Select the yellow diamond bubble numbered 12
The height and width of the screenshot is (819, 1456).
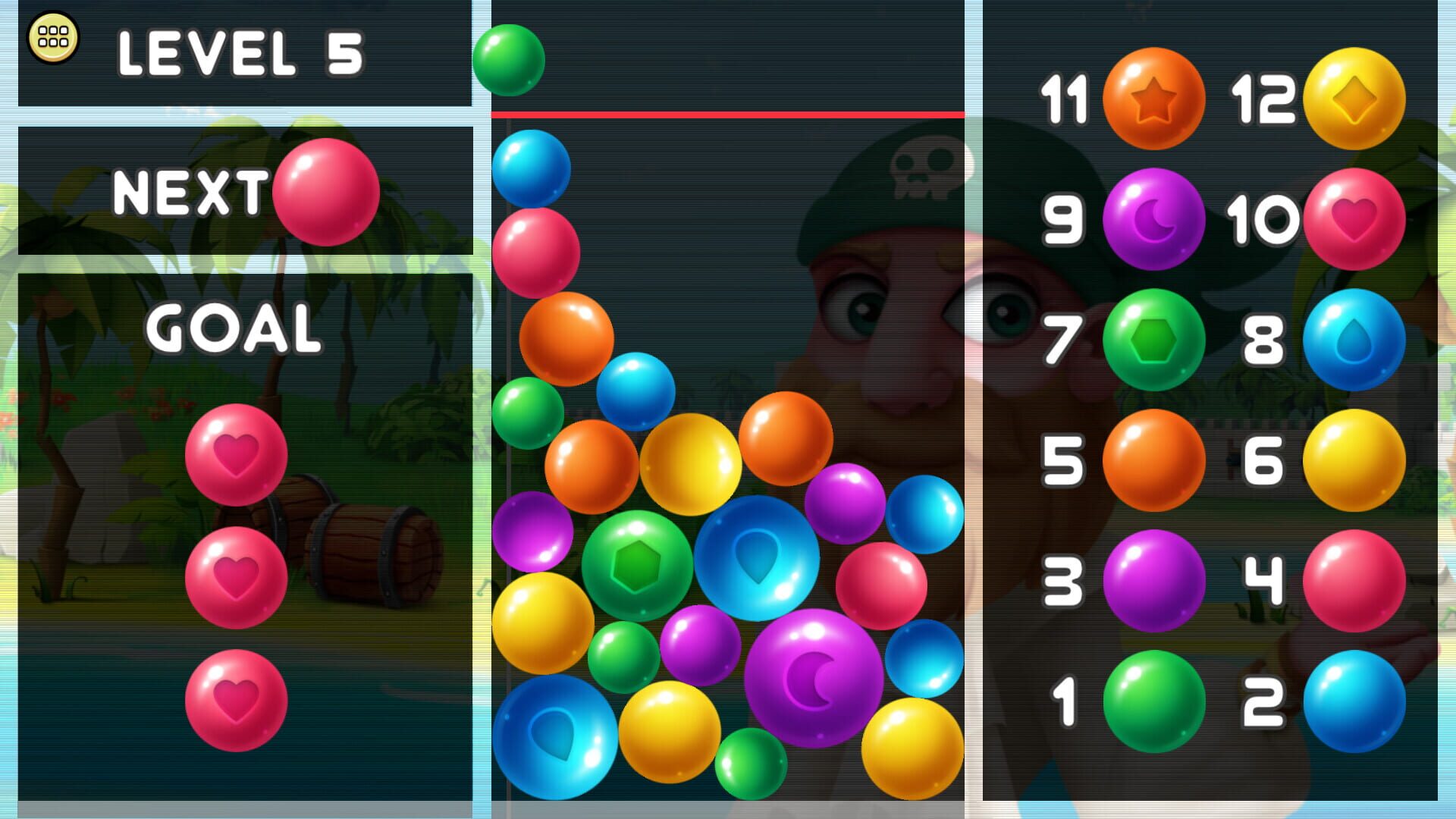coord(1354,96)
